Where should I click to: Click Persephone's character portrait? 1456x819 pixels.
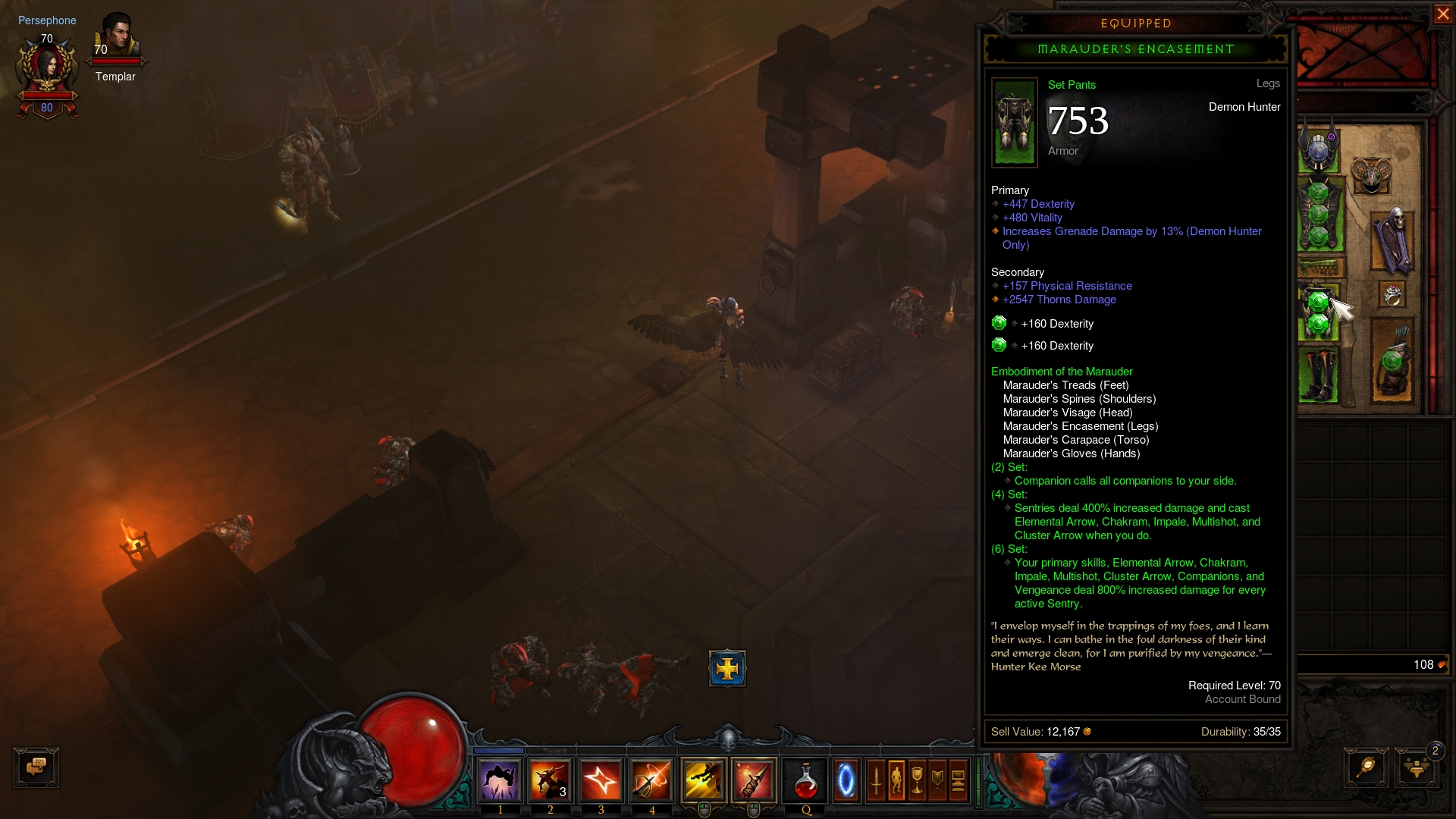47,67
